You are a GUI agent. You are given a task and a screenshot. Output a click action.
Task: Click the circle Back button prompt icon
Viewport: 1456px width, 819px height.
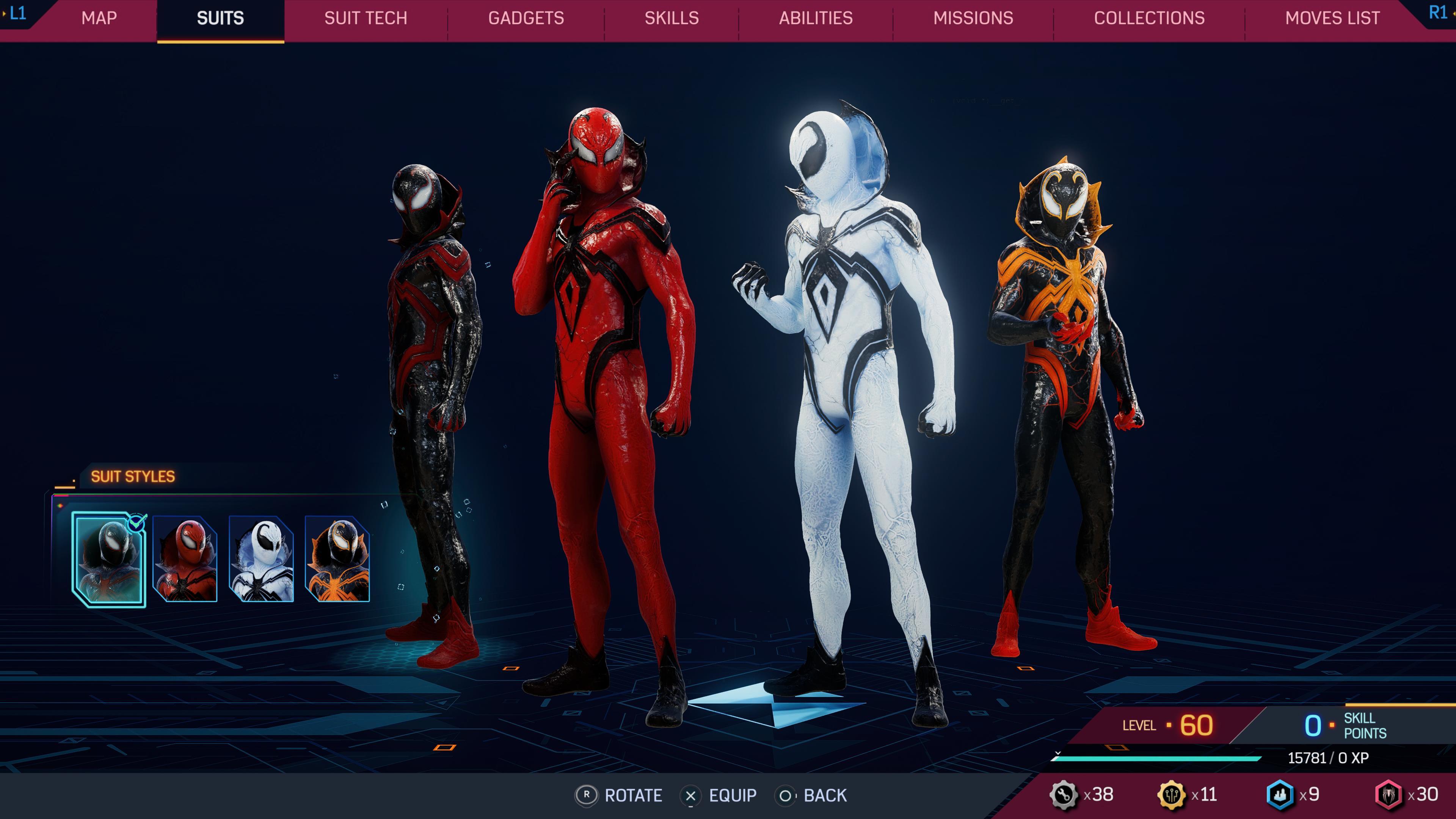click(x=786, y=796)
